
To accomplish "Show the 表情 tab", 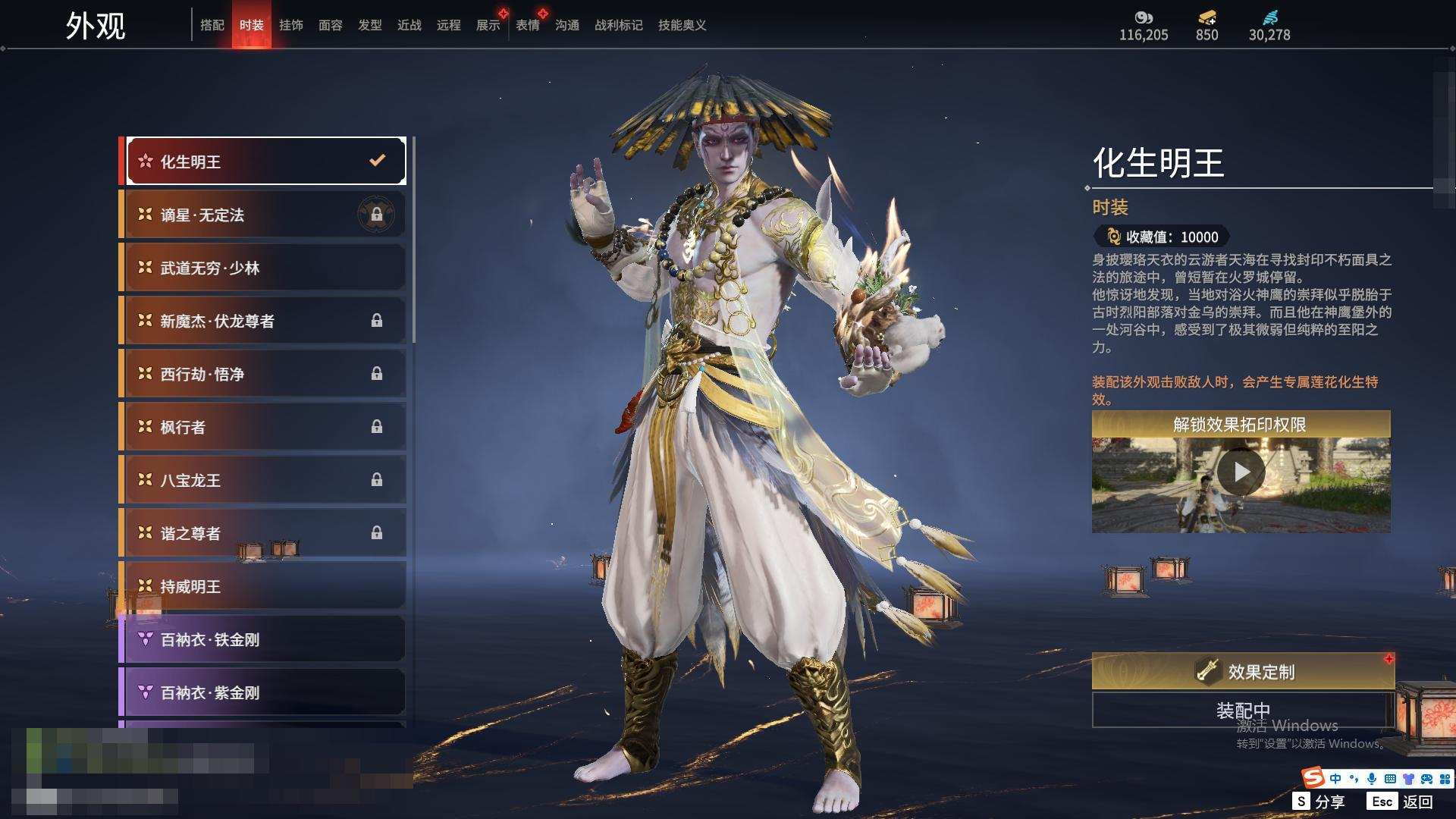I will point(527,25).
